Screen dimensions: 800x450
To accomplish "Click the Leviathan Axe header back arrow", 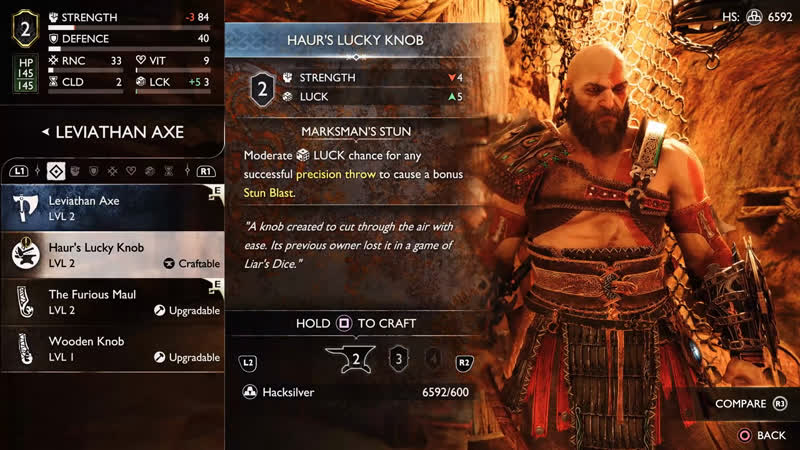I will 45,131.
